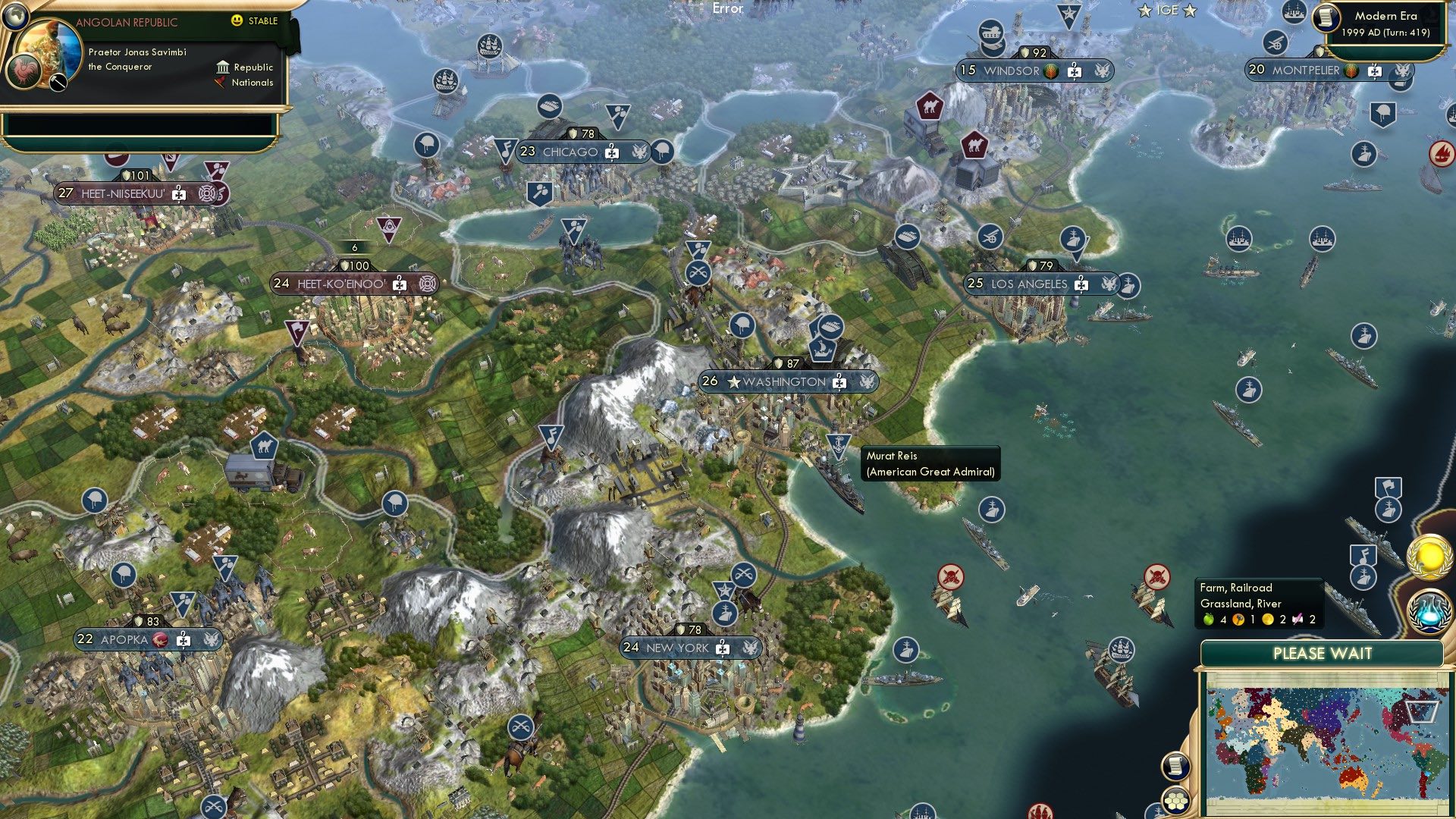Click the STABLE smiley stability indicator

click(x=237, y=20)
